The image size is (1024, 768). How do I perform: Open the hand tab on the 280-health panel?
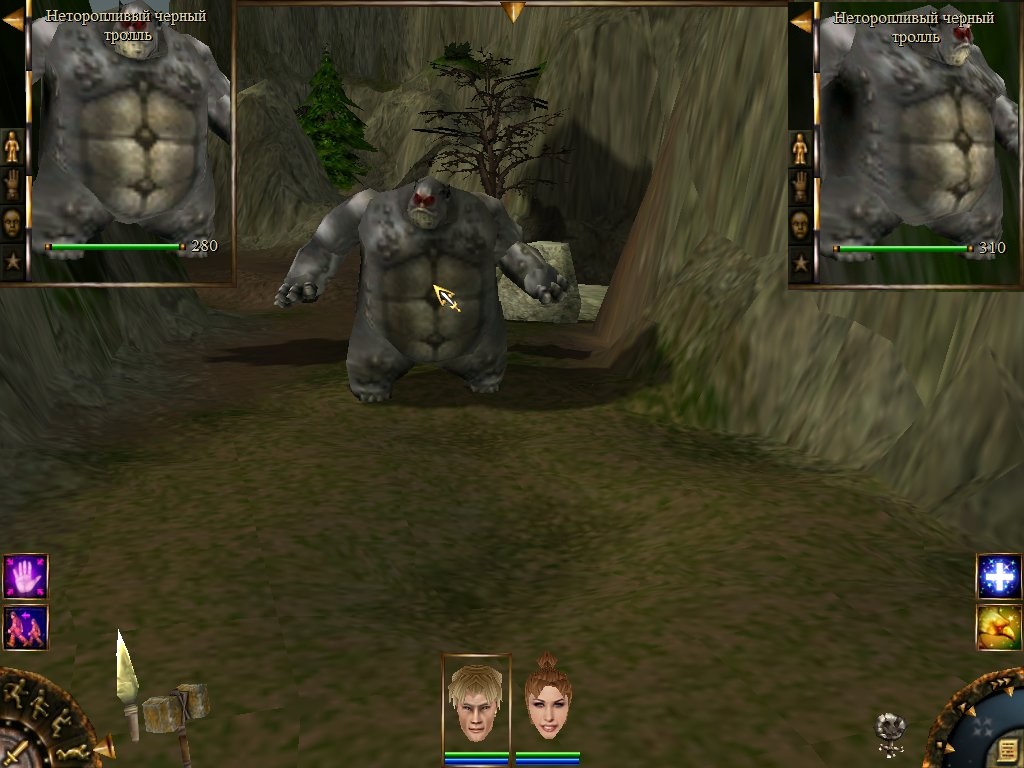(12, 185)
